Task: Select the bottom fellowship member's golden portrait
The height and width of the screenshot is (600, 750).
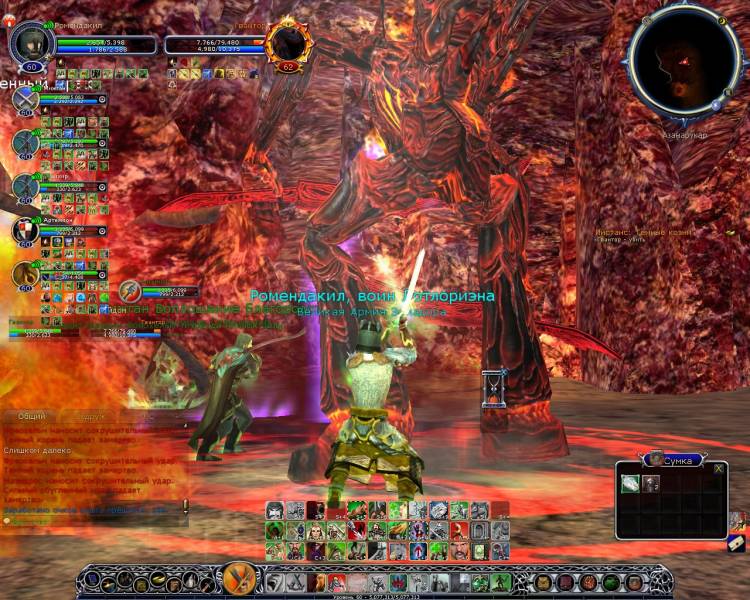Action: 25,274
